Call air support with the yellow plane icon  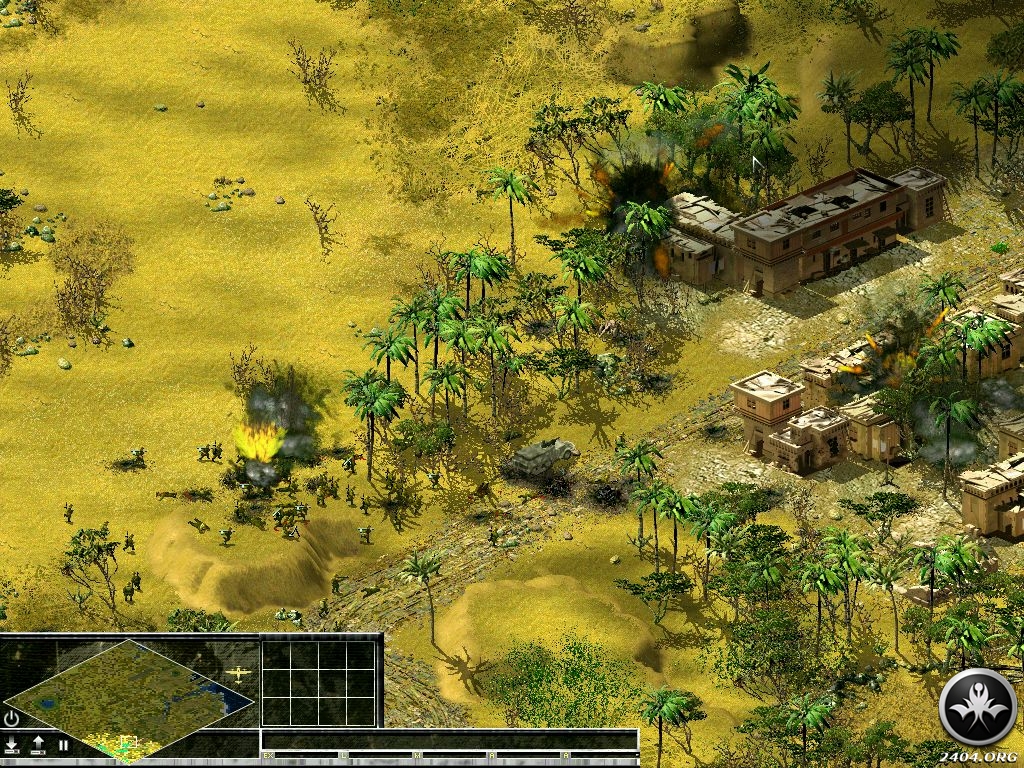click(x=239, y=674)
